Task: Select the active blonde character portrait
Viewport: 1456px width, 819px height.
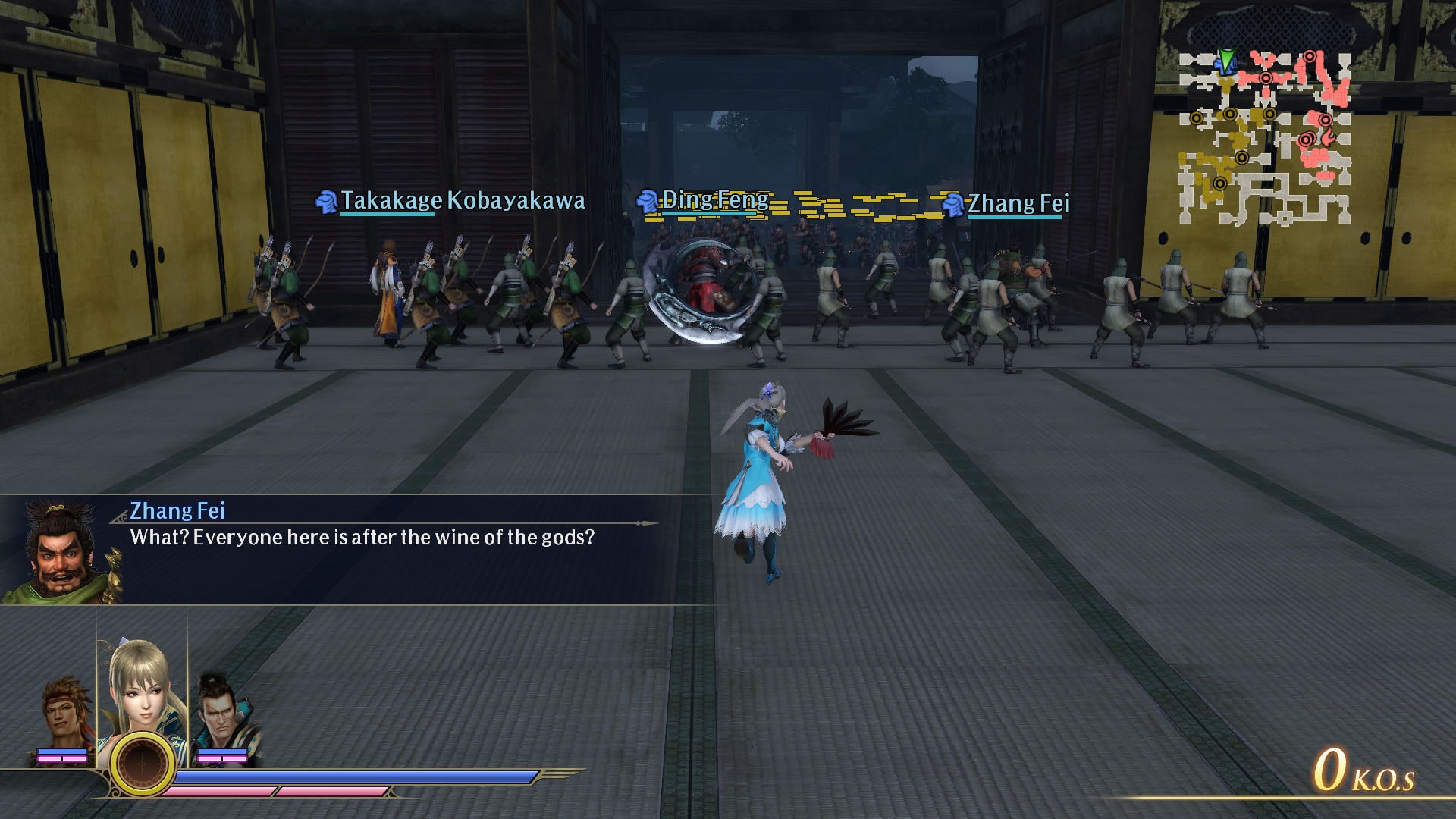Action: coord(142,686)
